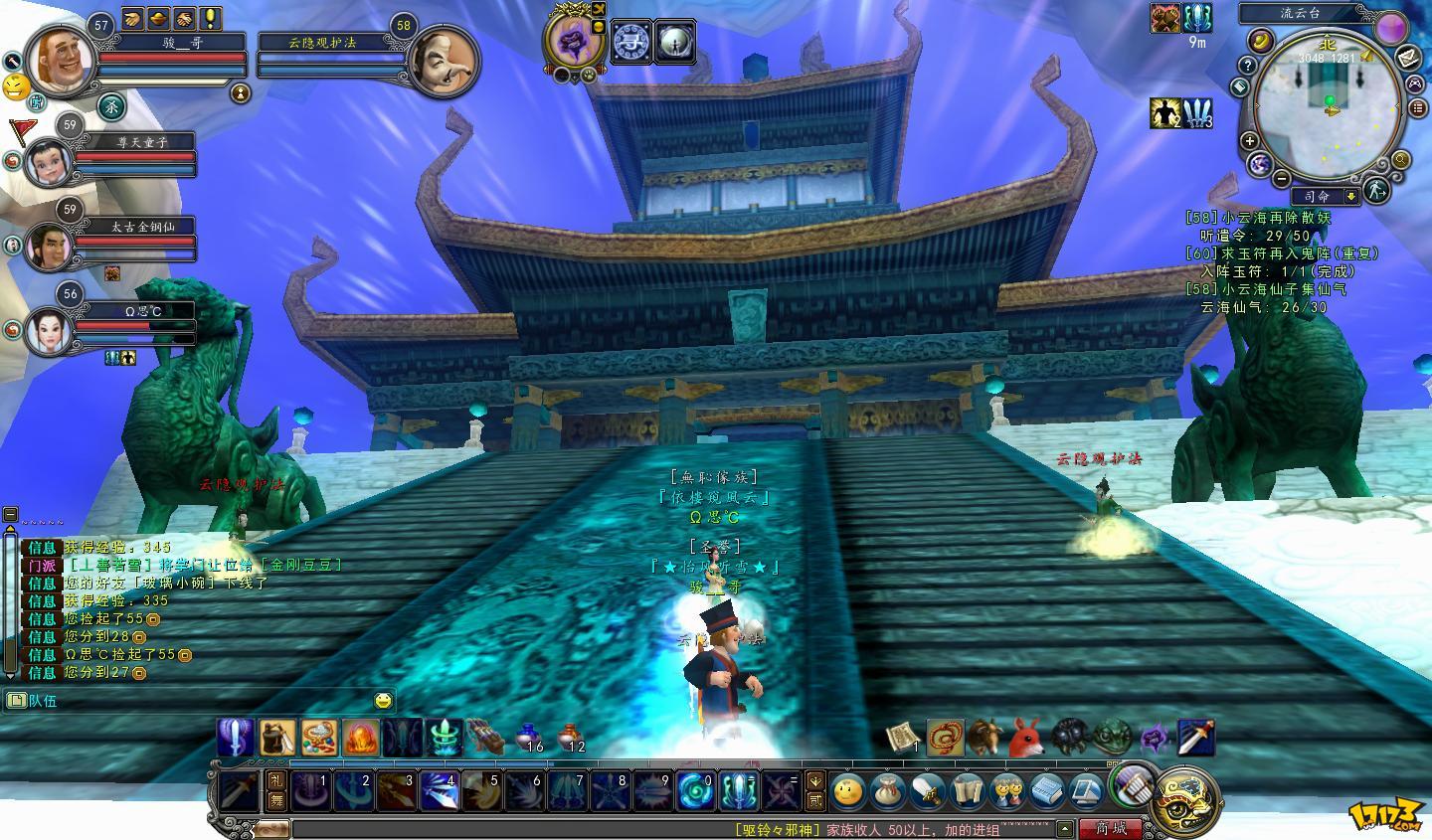1432x840 pixels.
Task: Select party member 尊天童子 portrait
Action: [x=47, y=162]
